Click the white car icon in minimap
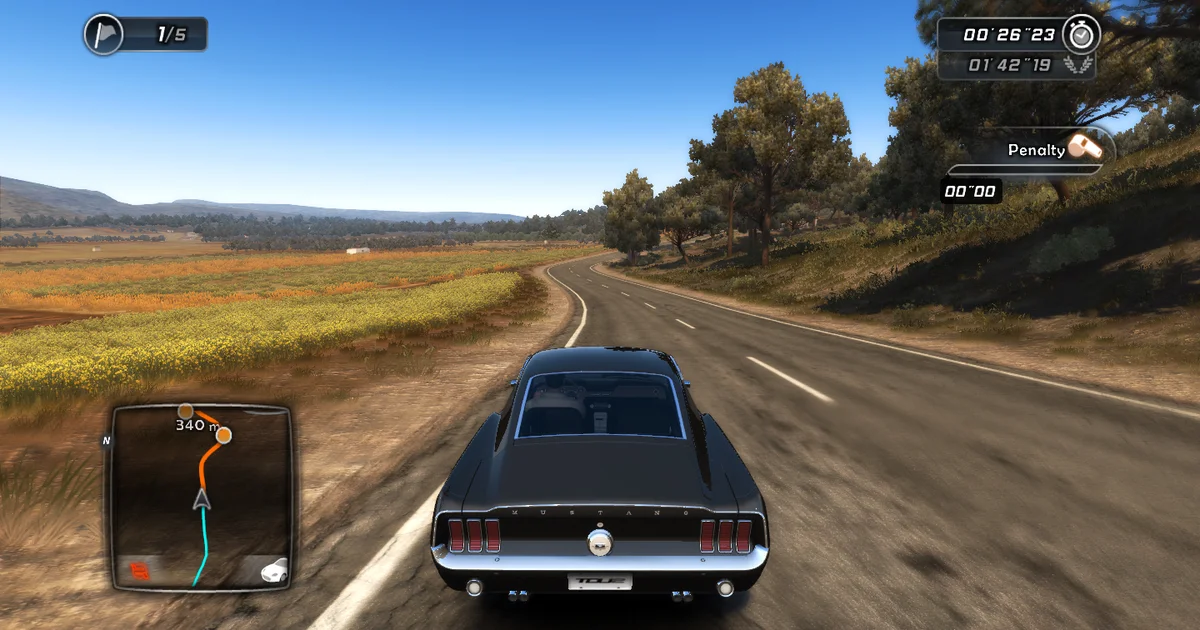Screen dimensions: 1200x630 (x=273, y=571)
